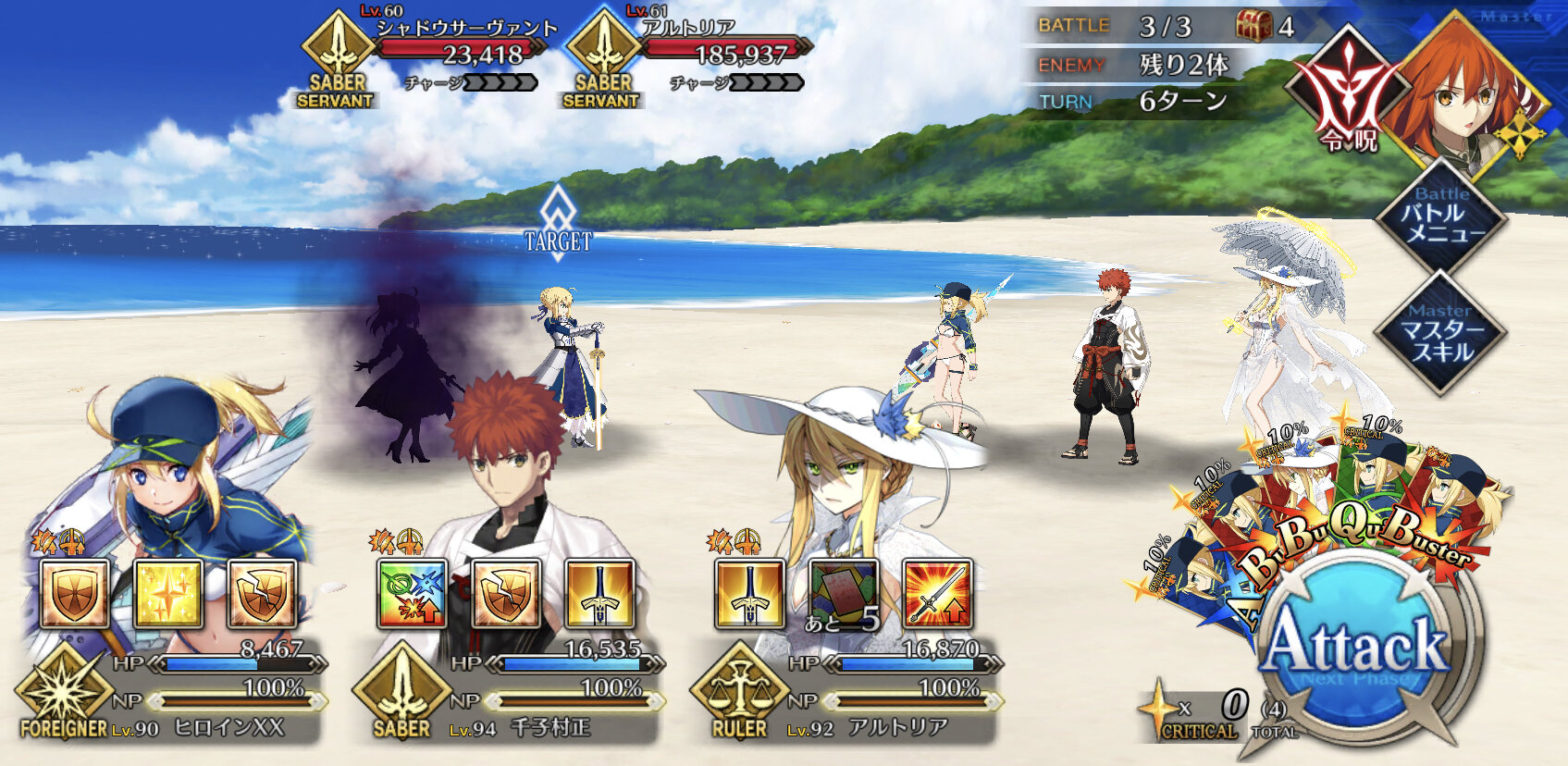Select Senji Muramasa's Saber class emblem
This screenshot has width=1568, height=766.
click(x=401, y=694)
